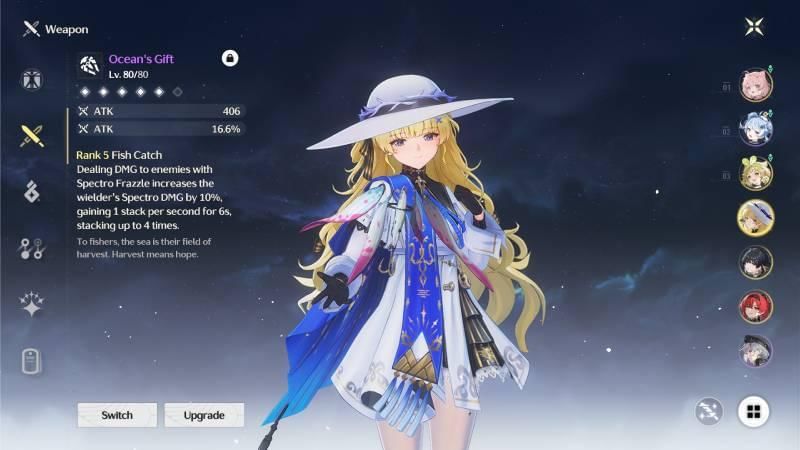Screen dimensions: 800x450
Task: Select the pink-haired character portrait
Action: 755,85
